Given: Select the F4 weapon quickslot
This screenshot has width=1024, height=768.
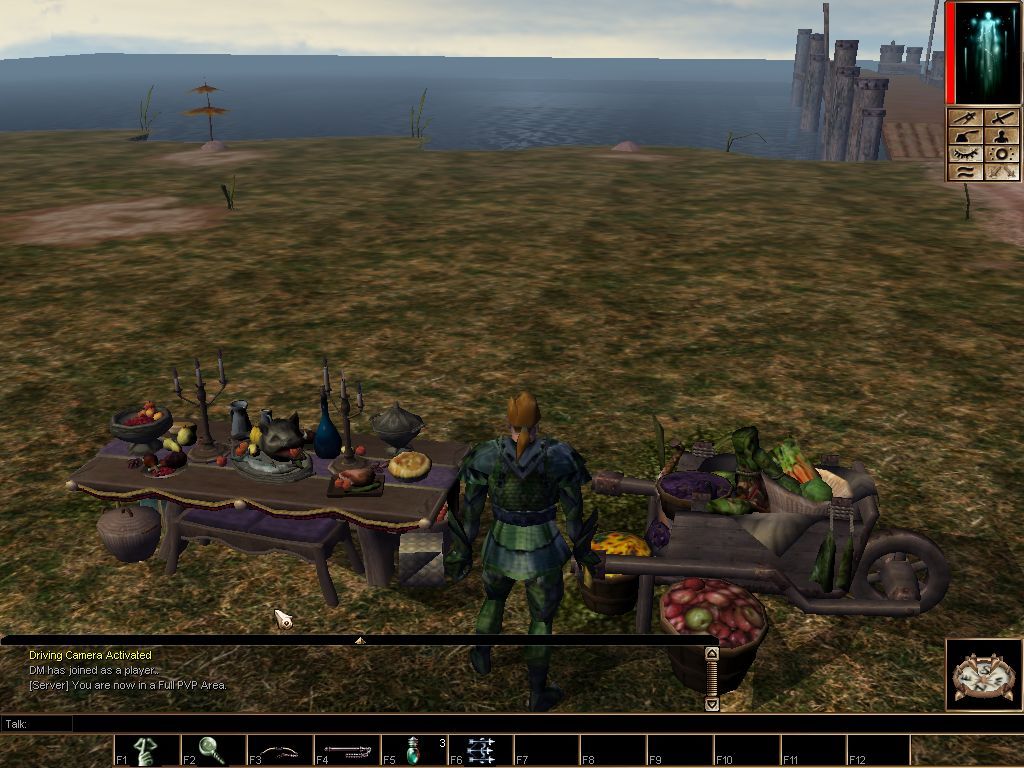Looking at the screenshot, I should (x=347, y=750).
